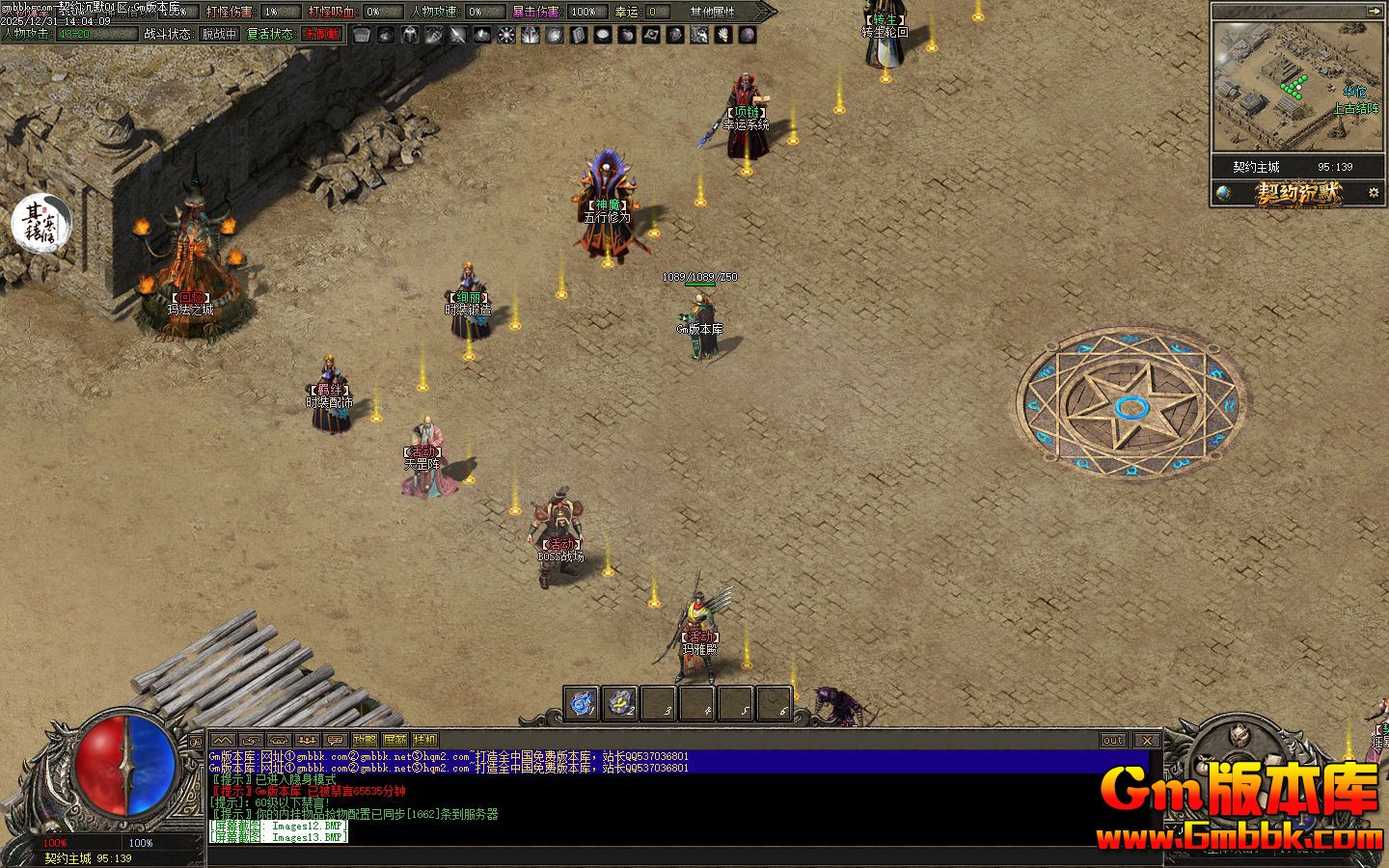1389x868 pixels.
Task: Open the purple orb icon in toolbar
Action: coord(748,35)
